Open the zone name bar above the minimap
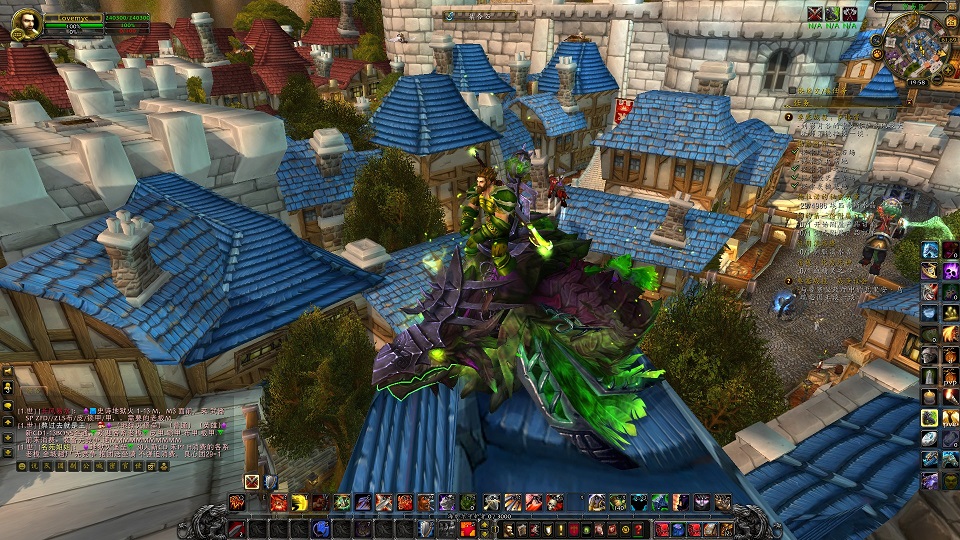Viewport: 960px width, 540px height. [x=911, y=6]
